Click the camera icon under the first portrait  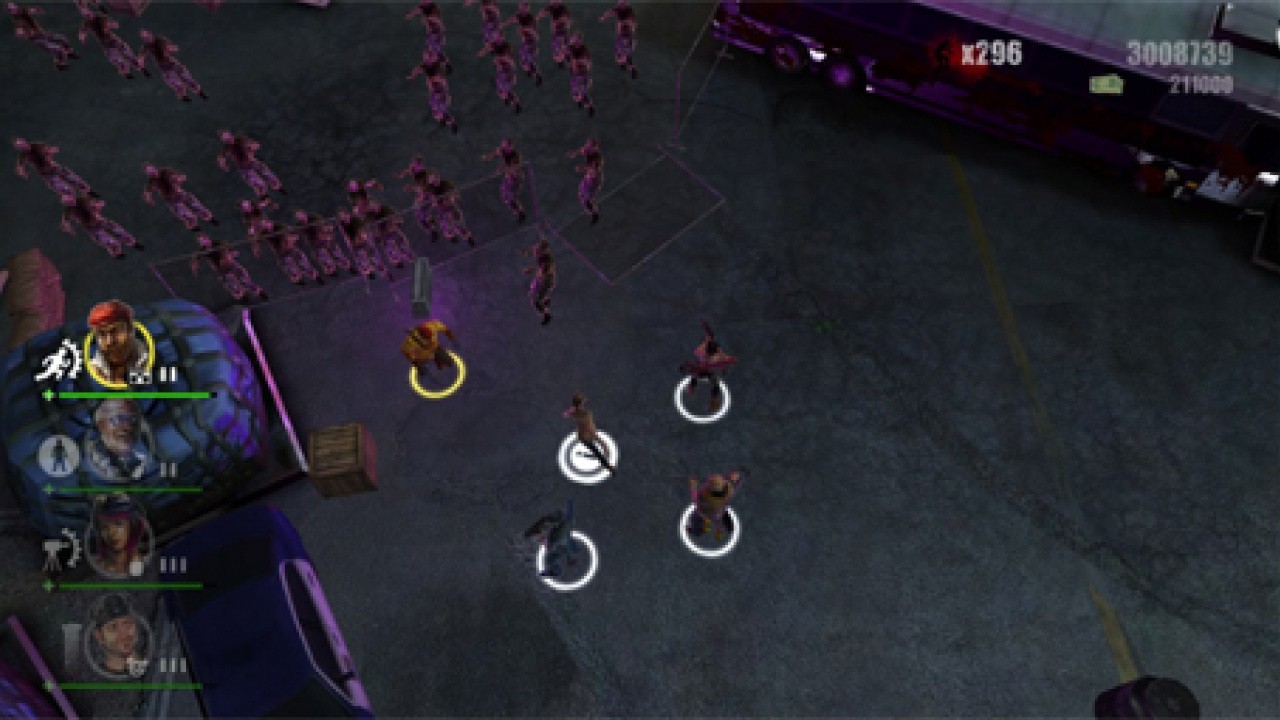(138, 377)
